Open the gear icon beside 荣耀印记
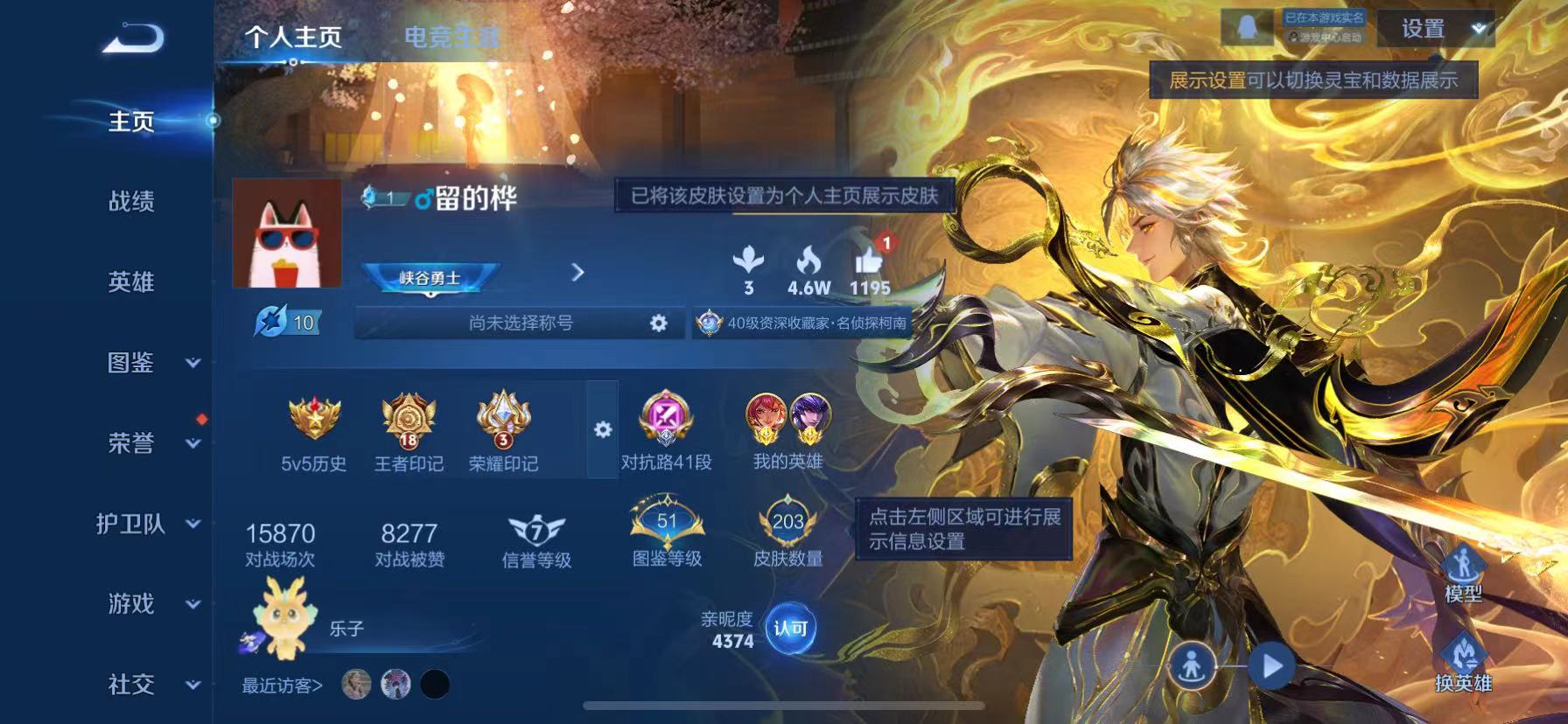The width and height of the screenshot is (1568, 724). [602, 430]
